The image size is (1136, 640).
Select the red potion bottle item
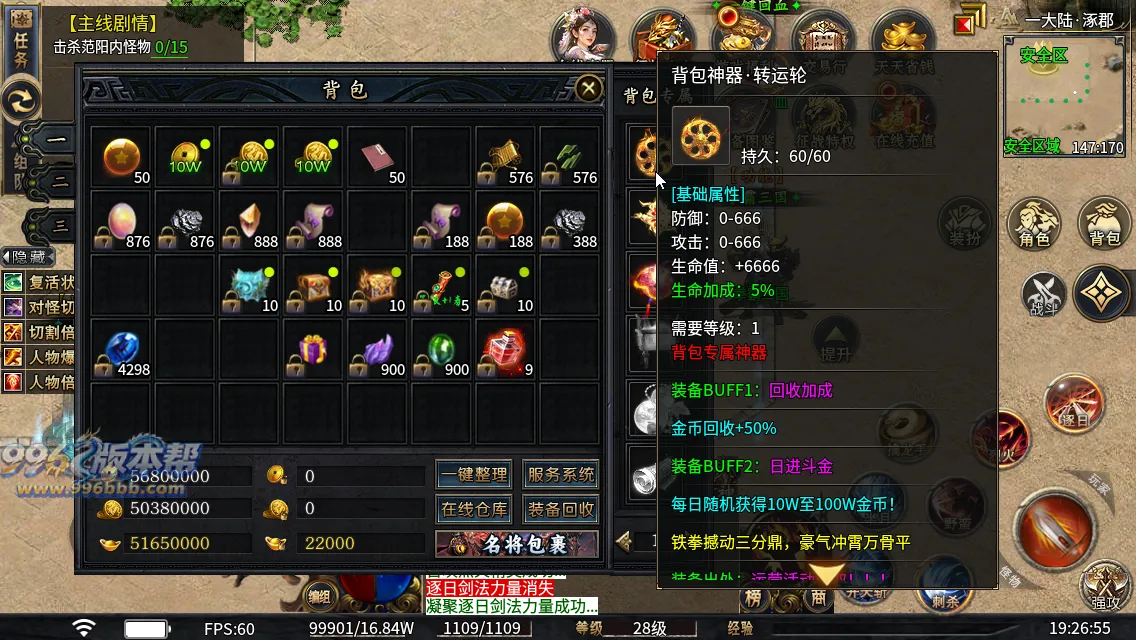click(x=505, y=350)
